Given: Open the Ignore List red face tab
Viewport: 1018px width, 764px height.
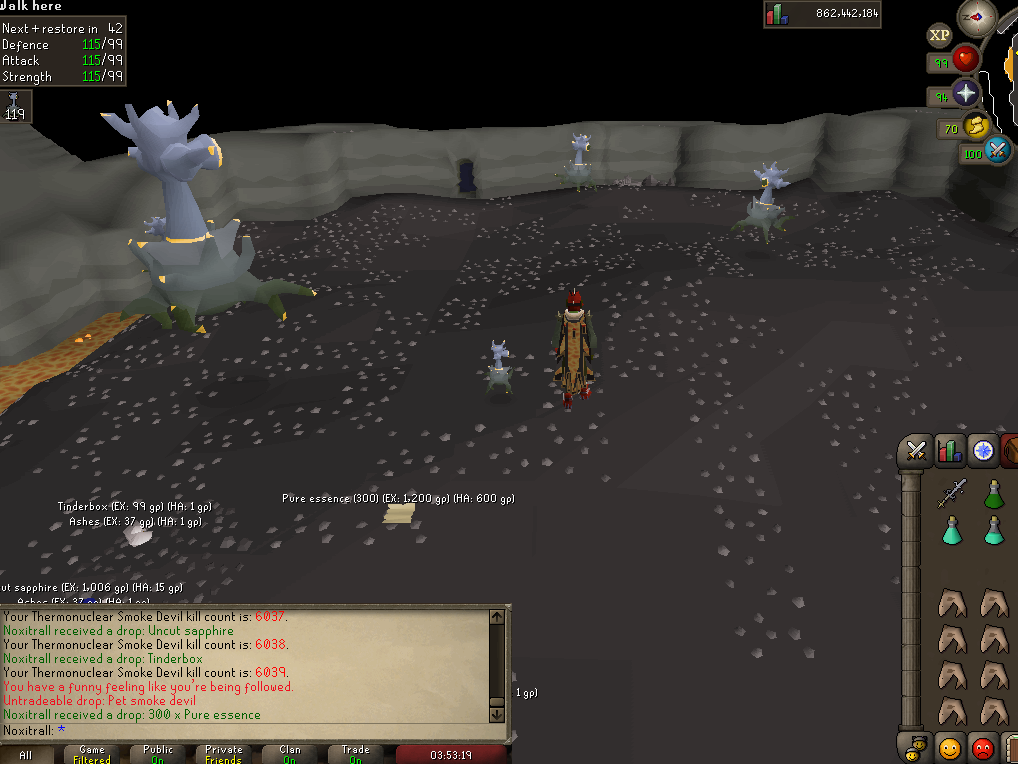Looking at the screenshot, I should click(984, 747).
